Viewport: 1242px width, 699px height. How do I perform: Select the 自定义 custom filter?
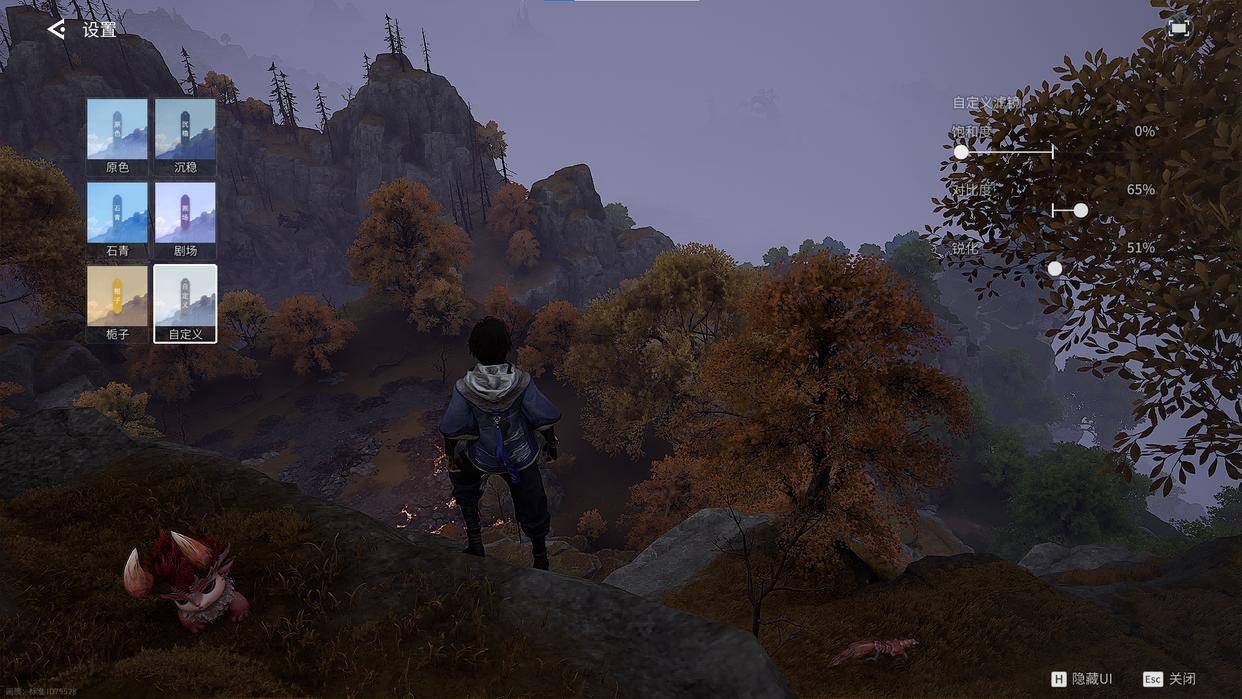185,302
